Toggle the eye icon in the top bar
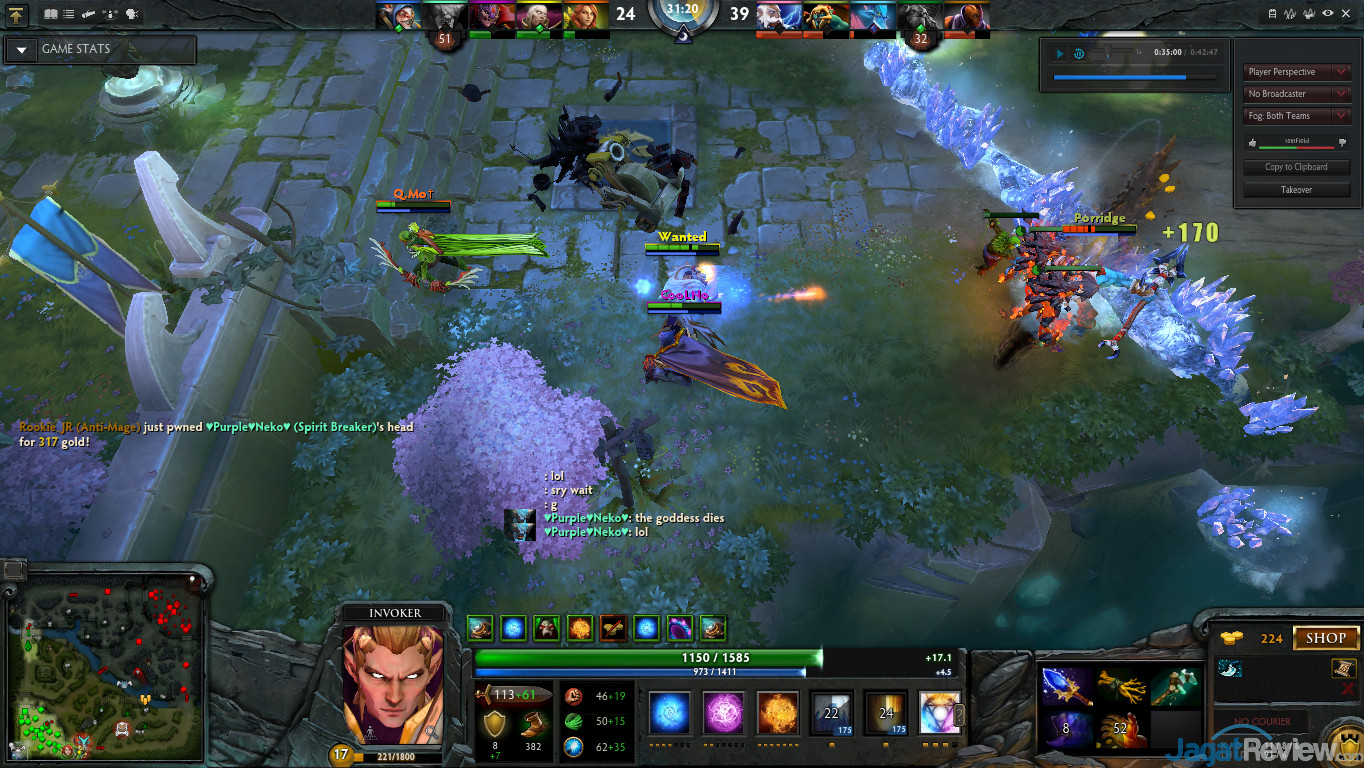This screenshot has height=768, width=1364. click(1328, 14)
